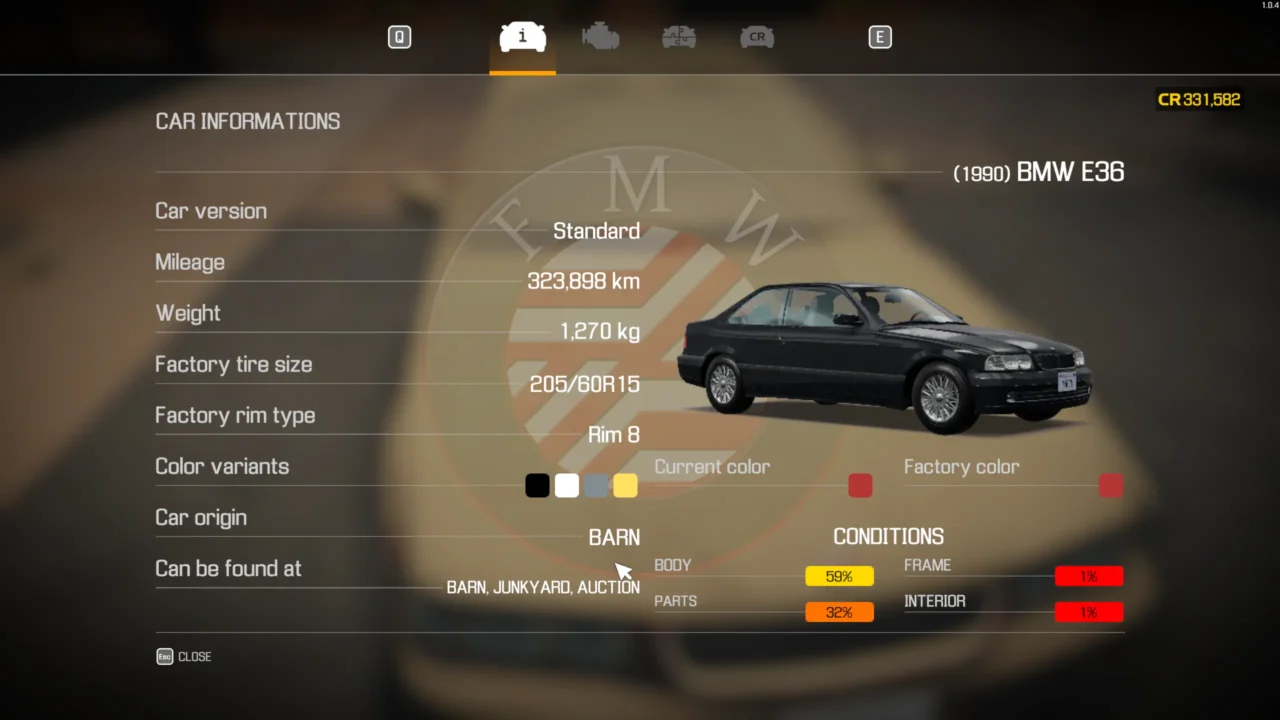Screen dimensions: 1280x720
Task: Select the active car informations tab
Action: pos(521,37)
